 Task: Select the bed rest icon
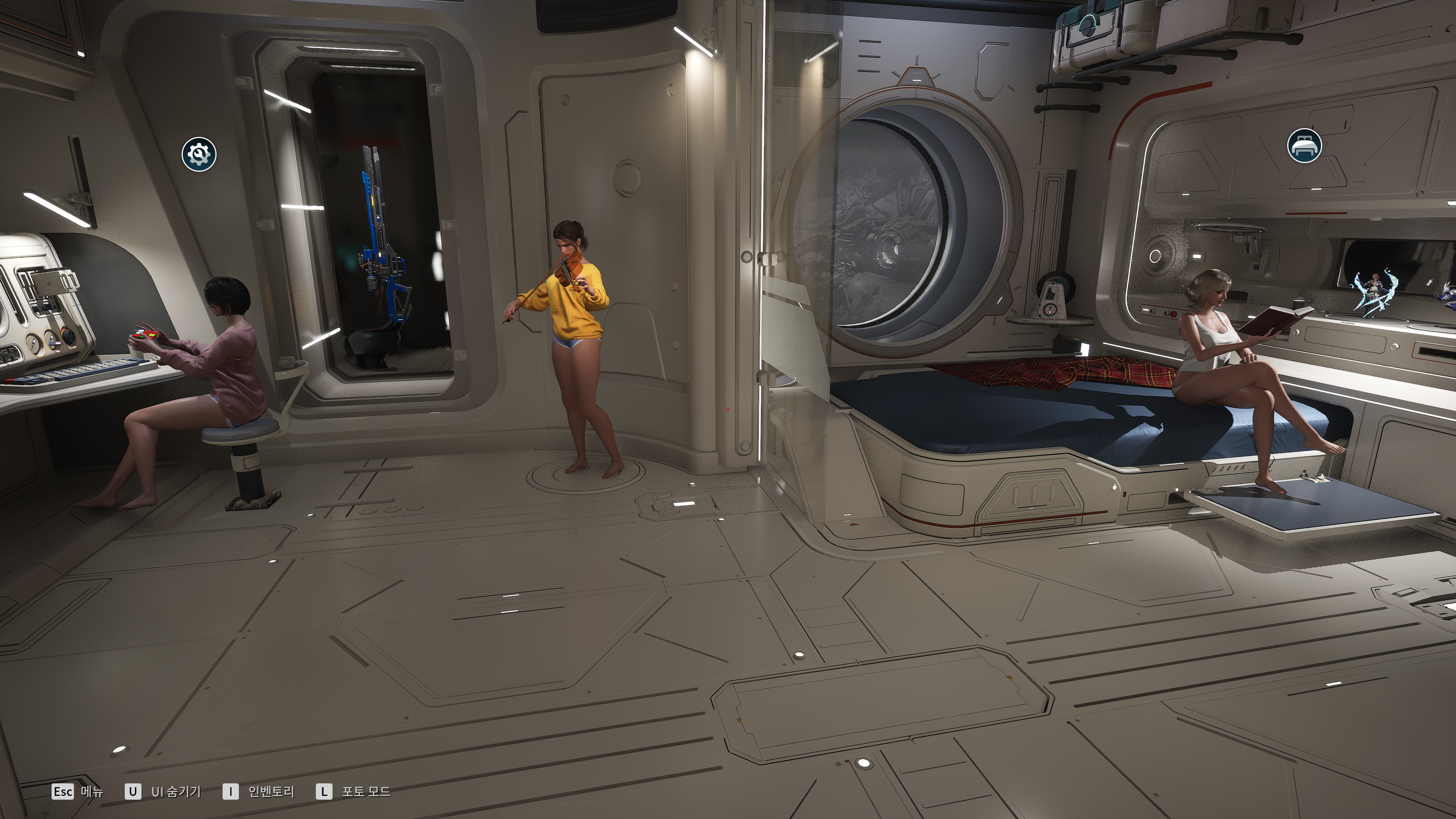(x=1304, y=145)
